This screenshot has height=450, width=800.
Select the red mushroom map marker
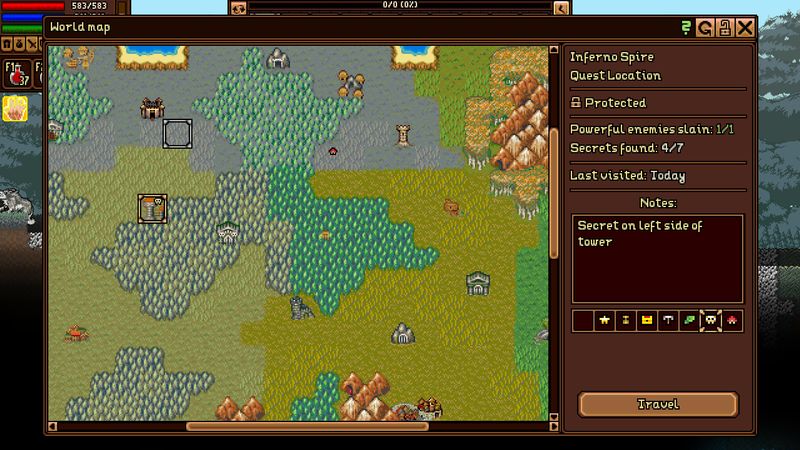[x=732, y=321]
